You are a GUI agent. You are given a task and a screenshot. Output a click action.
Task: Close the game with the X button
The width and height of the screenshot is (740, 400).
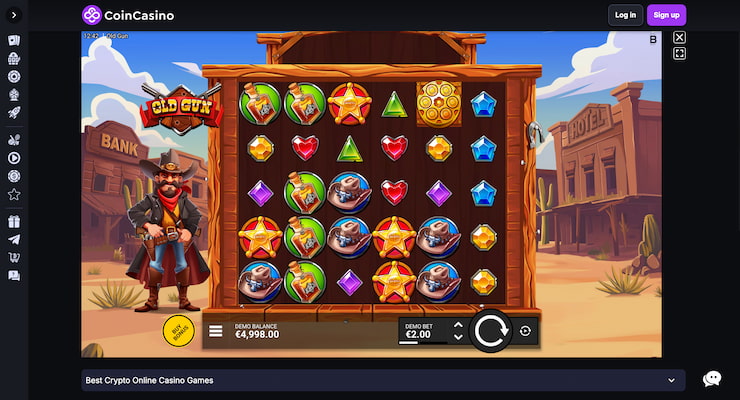click(x=679, y=38)
